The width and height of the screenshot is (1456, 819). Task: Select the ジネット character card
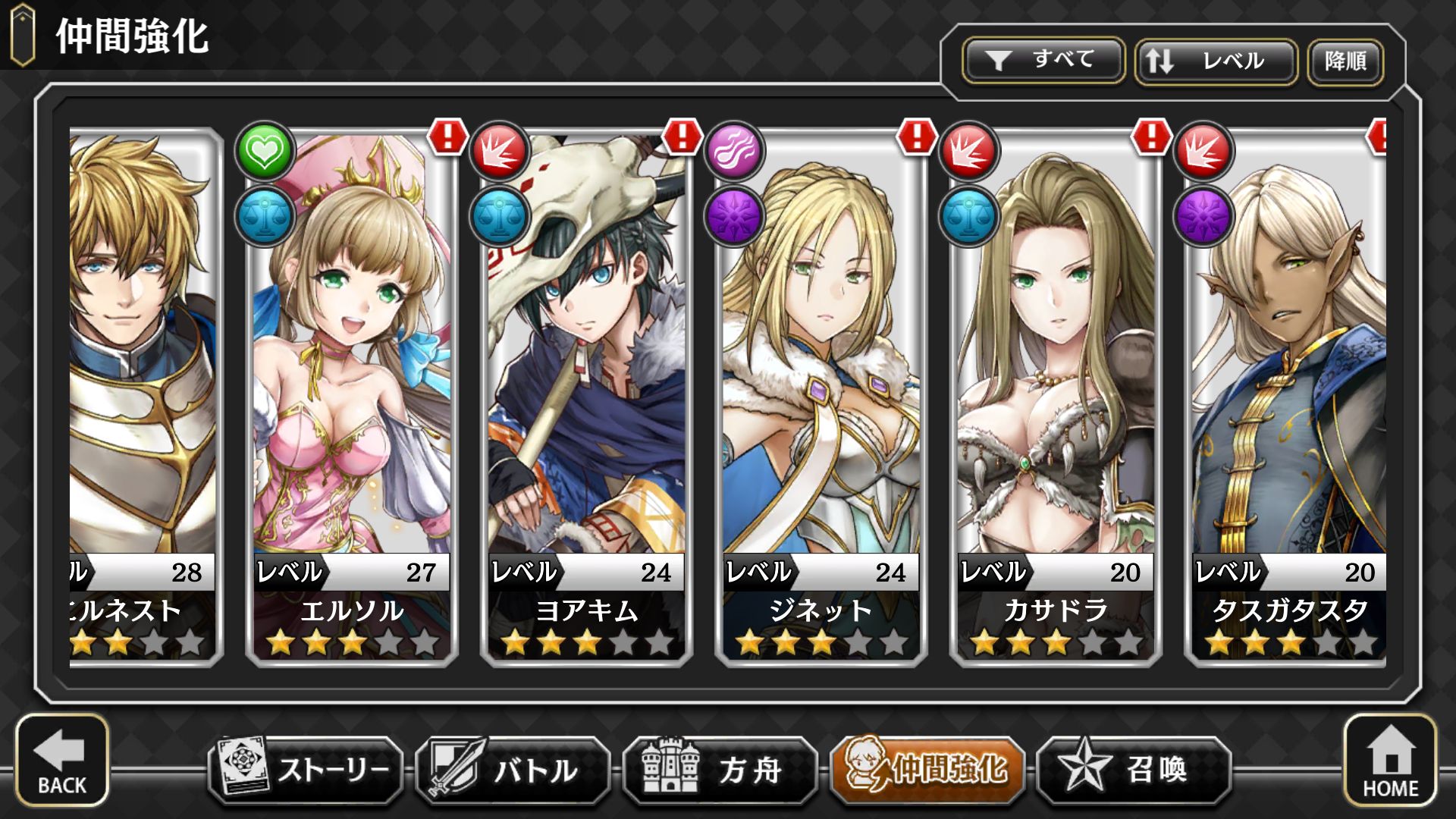(821, 394)
